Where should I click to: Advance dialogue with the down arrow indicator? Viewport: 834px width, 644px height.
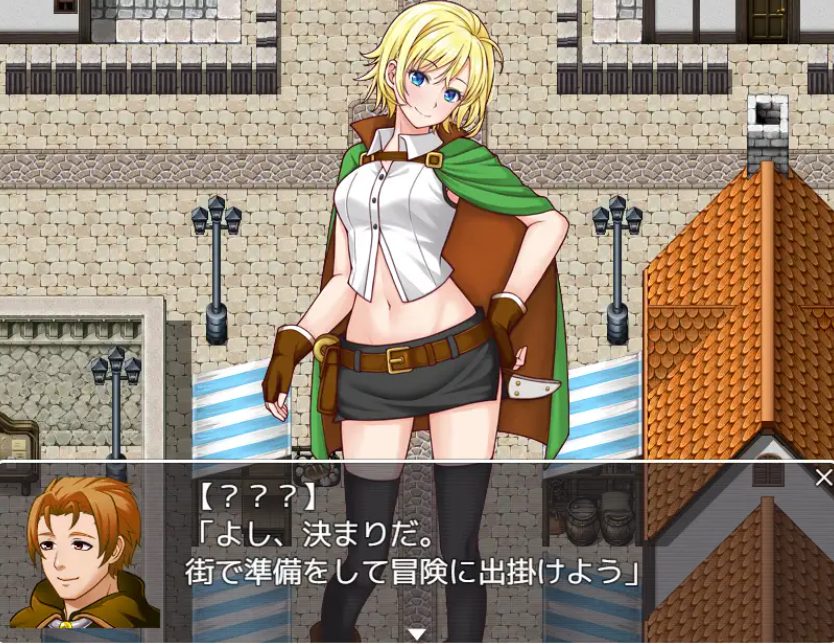coord(417,633)
